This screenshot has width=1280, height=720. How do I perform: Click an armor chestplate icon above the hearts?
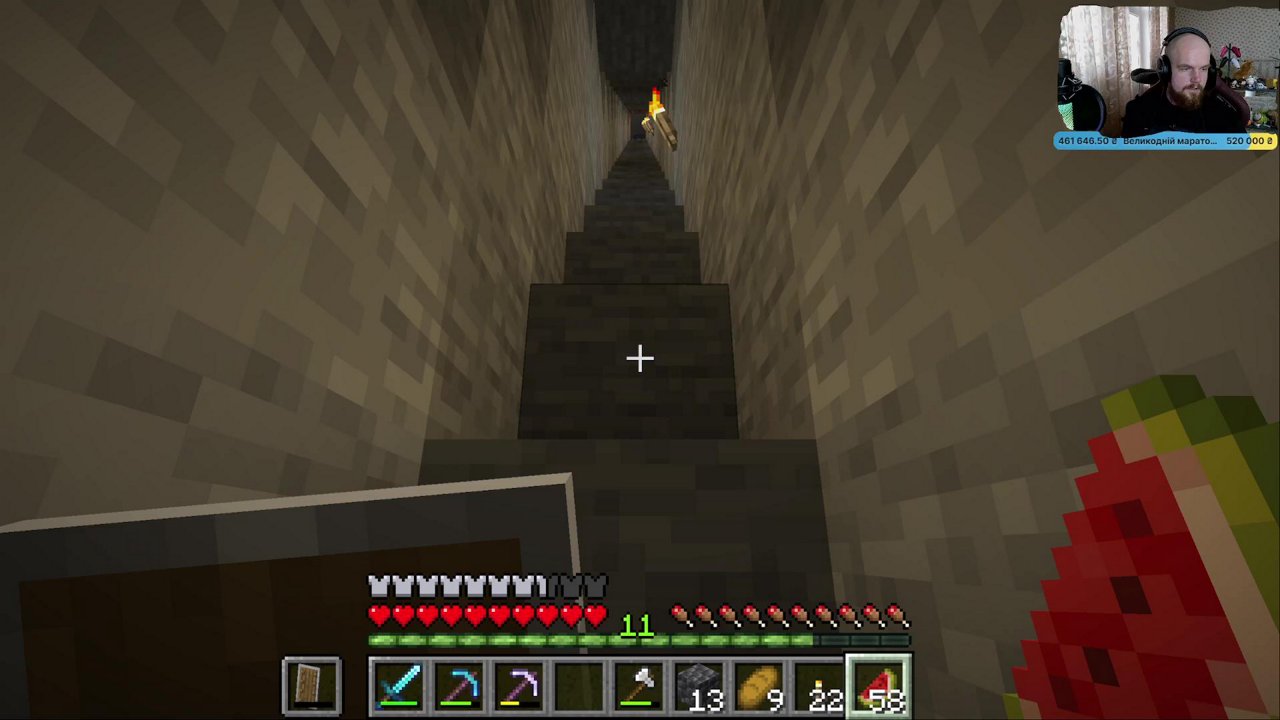[380, 585]
